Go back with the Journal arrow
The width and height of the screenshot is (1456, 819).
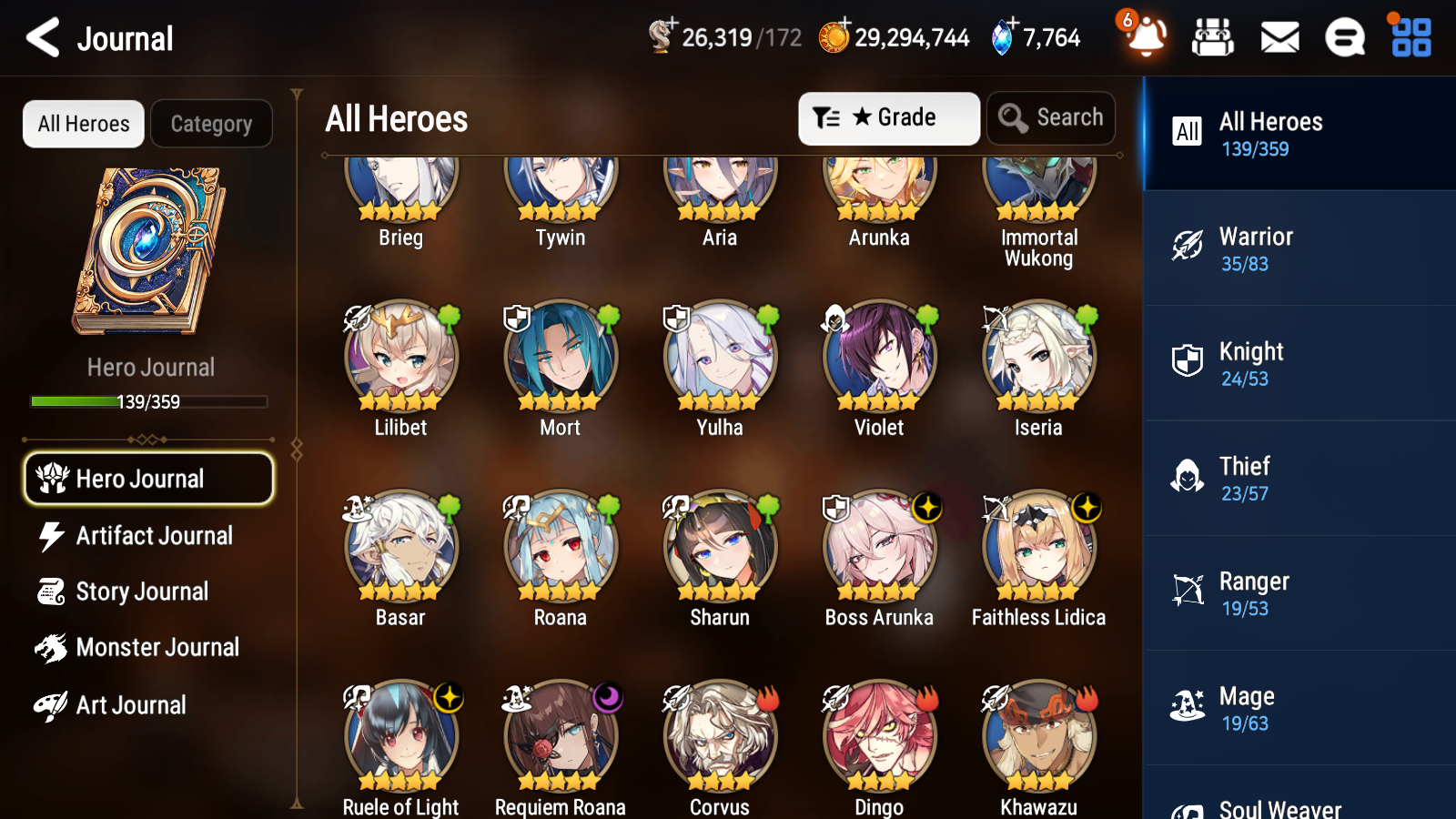click(x=41, y=37)
